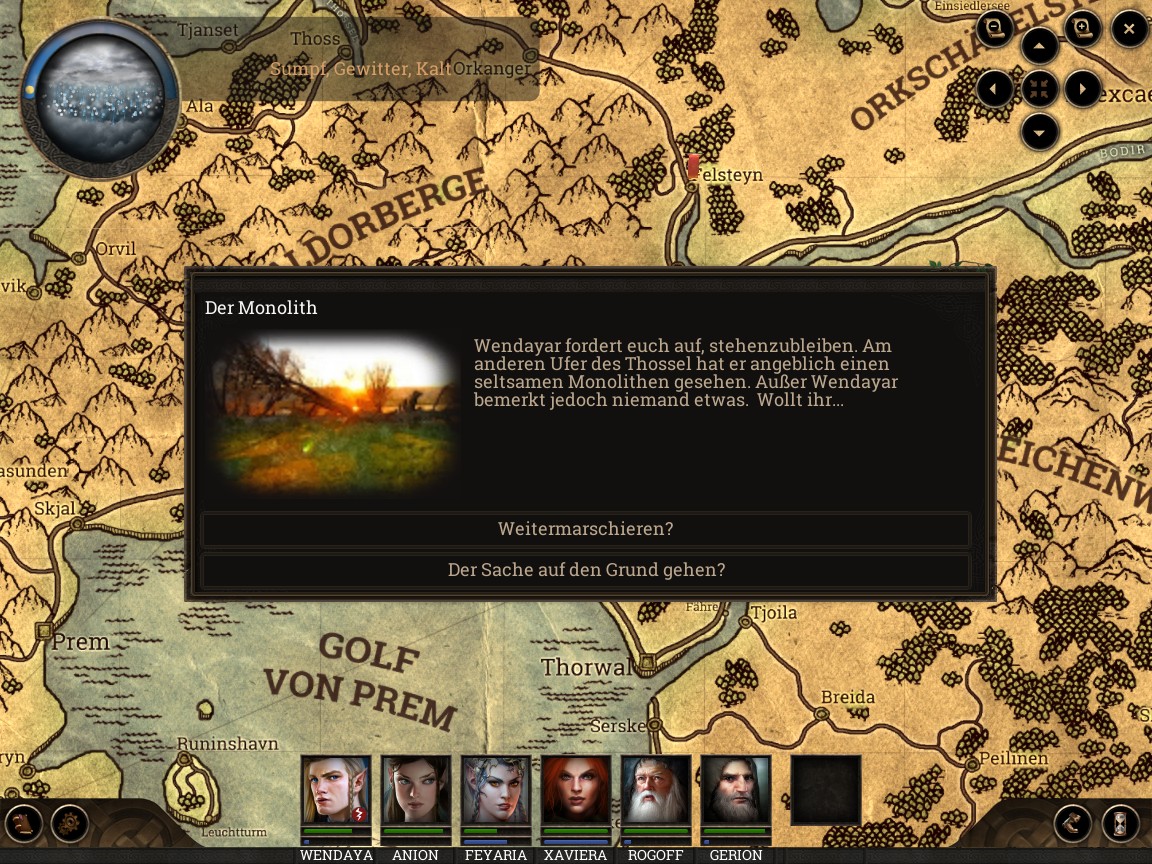Pan the map right with the right arrow
Screen dimensions: 1152x864
click(x=1083, y=89)
